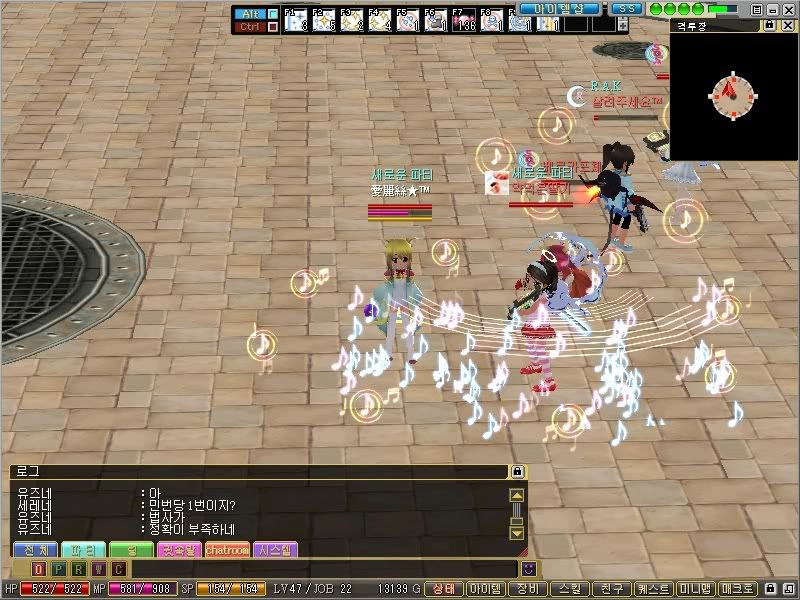
Task: Select the pink 귓속말 whisper tab
Action: click(180, 550)
